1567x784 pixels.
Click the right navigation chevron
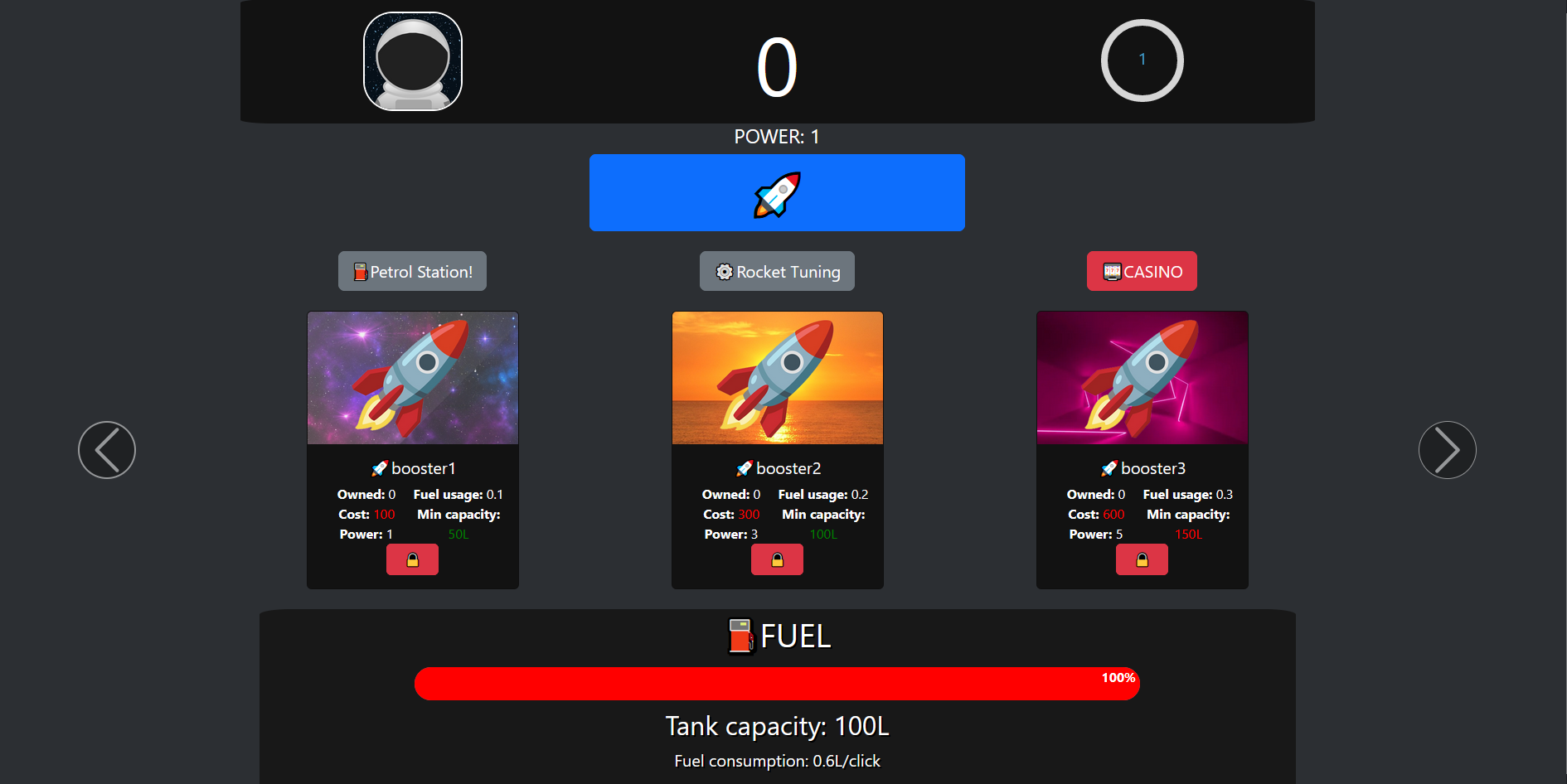click(1447, 449)
